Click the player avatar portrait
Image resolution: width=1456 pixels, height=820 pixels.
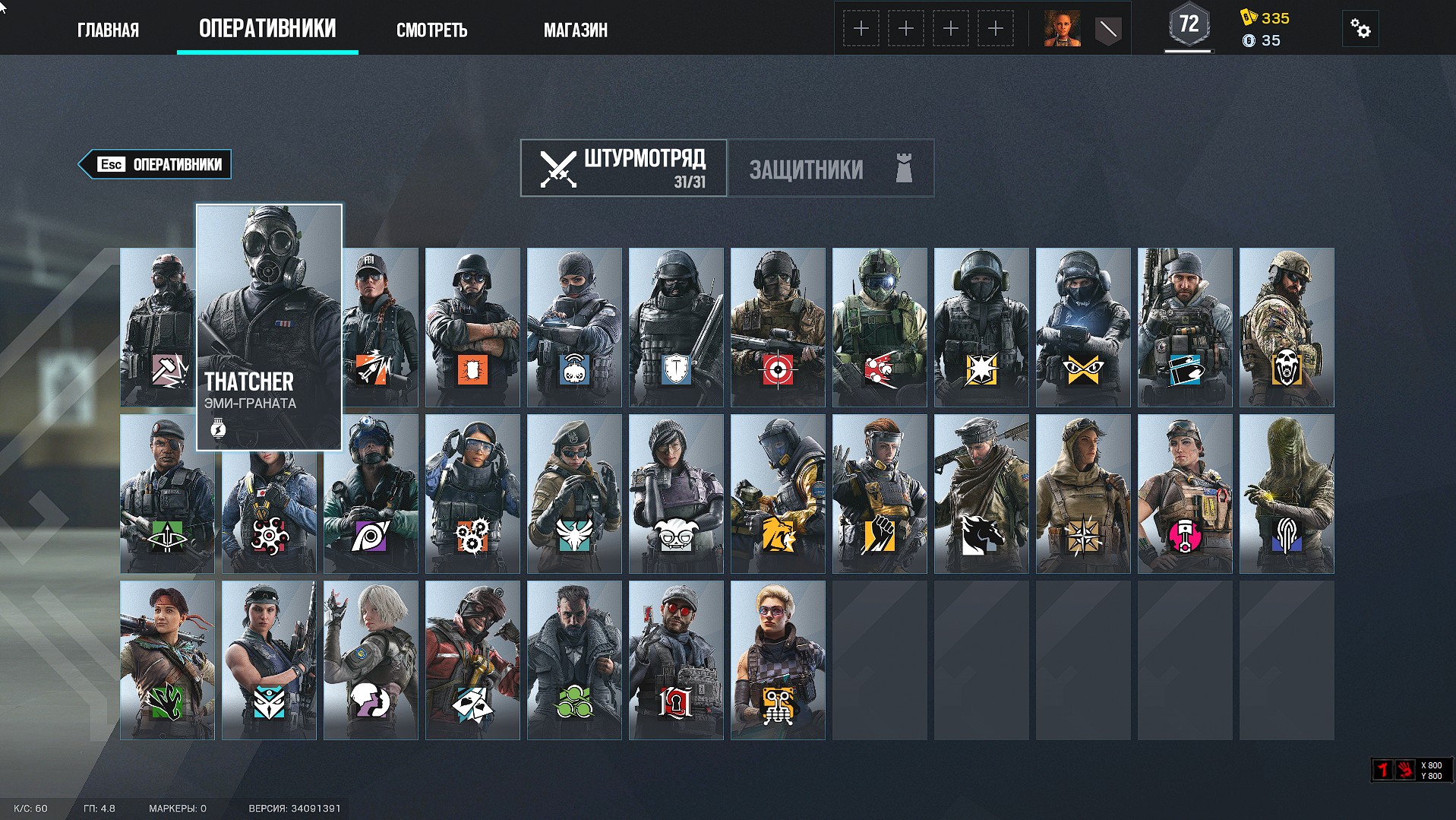[1062, 28]
